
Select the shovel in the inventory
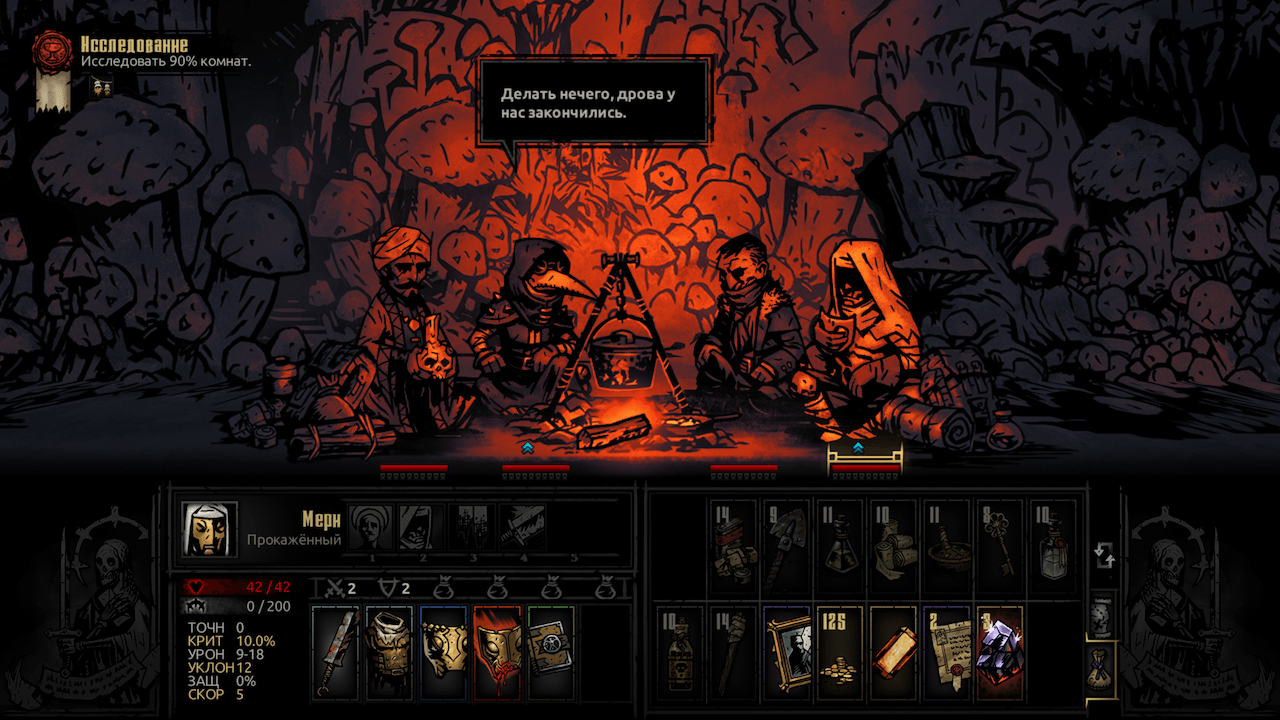pos(785,543)
